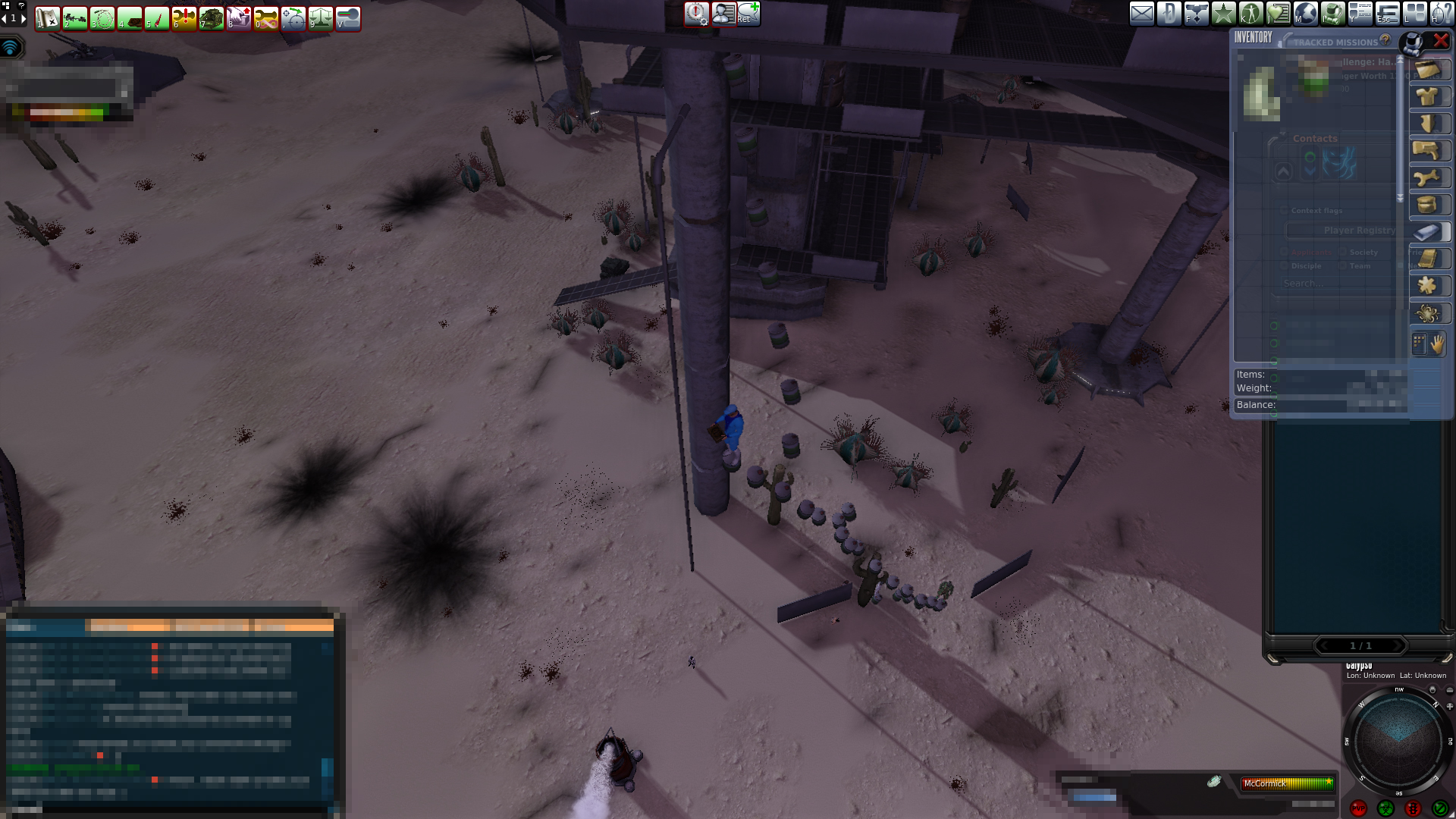The image size is (1456, 819).
Task: Open the character body icon panel
Action: 1250,14
